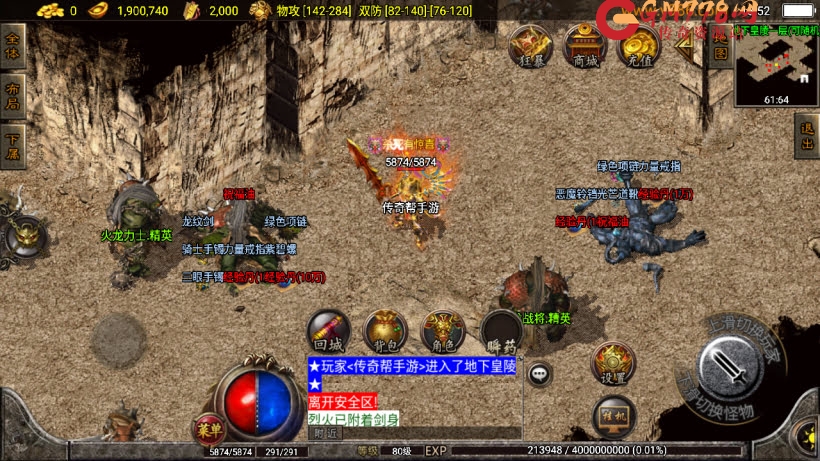Use the 瞬药 instant potion slot
This screenshot has width=820, height=461.
501,331
